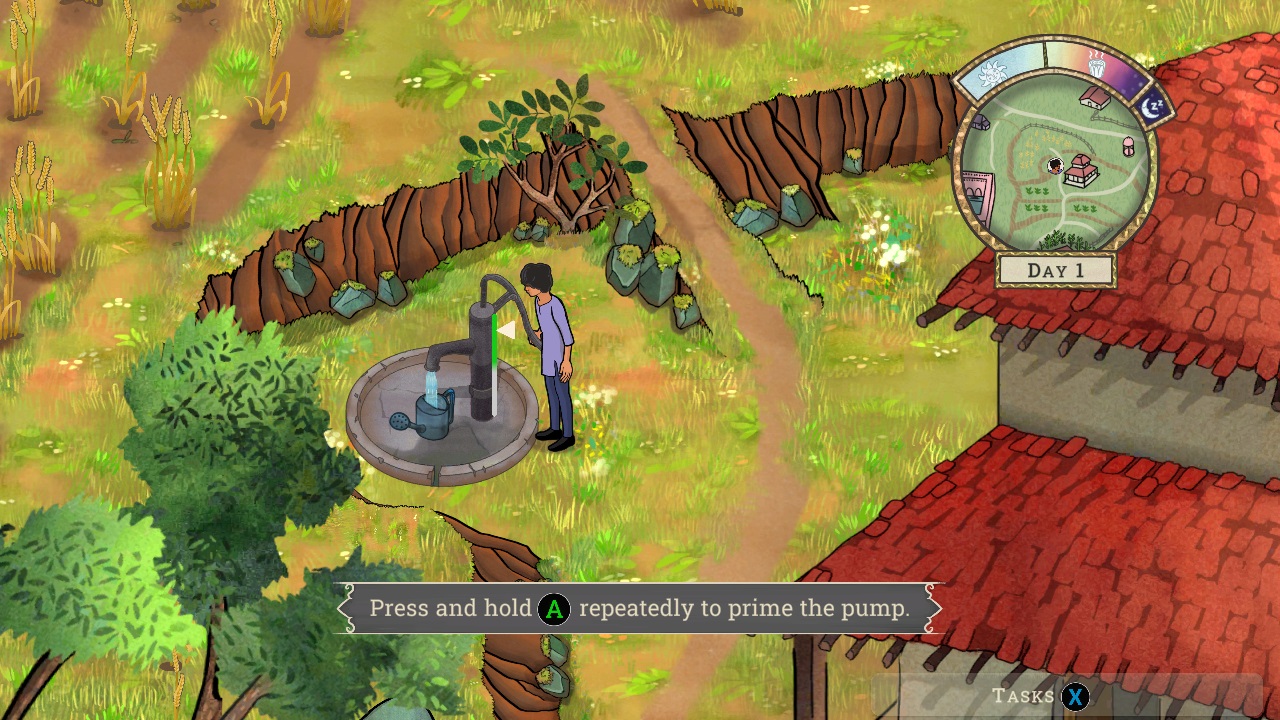The height and width of the screenshot is (720, 1280).
Task: Click the tutorial banner text
Action: pos(640,608)
